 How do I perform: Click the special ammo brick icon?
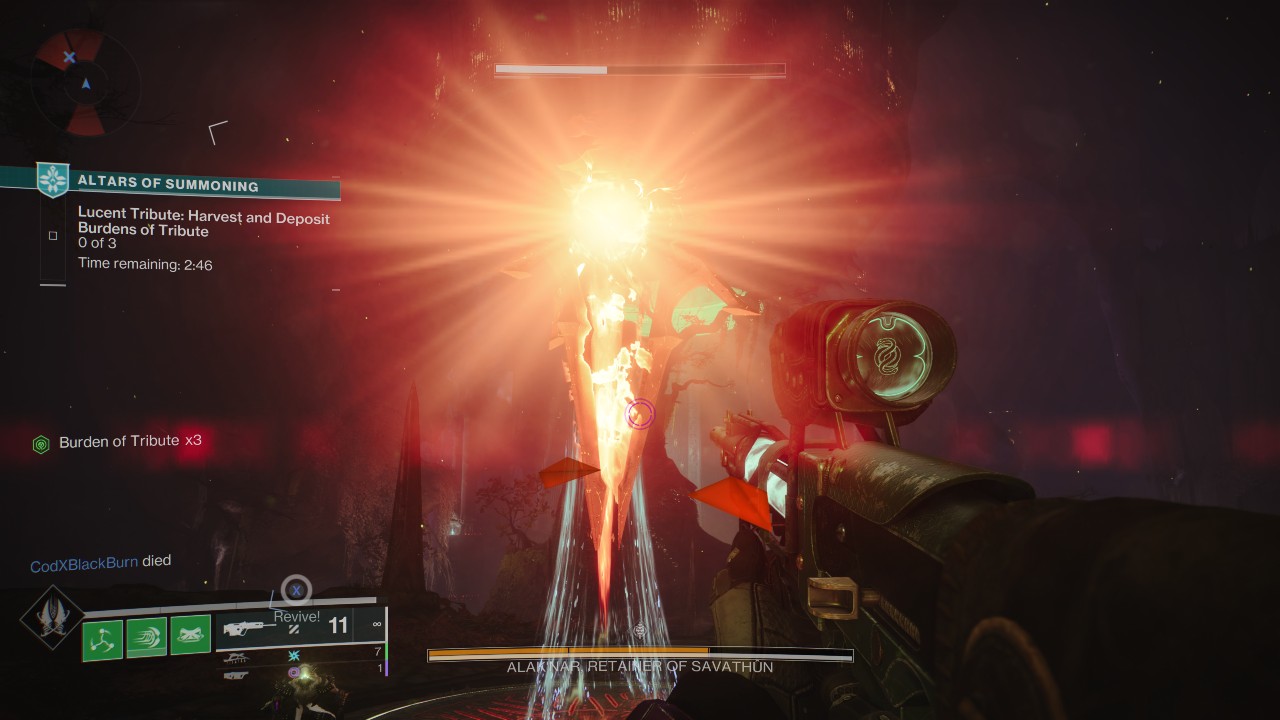point(294,656)
